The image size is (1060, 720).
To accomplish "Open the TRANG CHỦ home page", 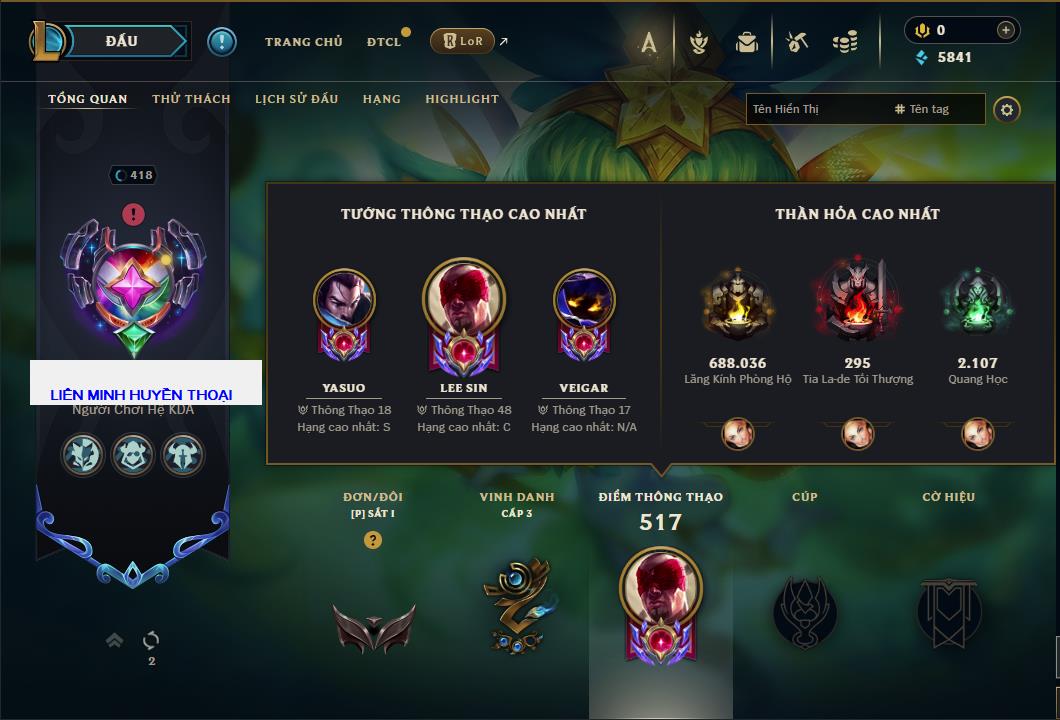I will click(x=303, y=42).
